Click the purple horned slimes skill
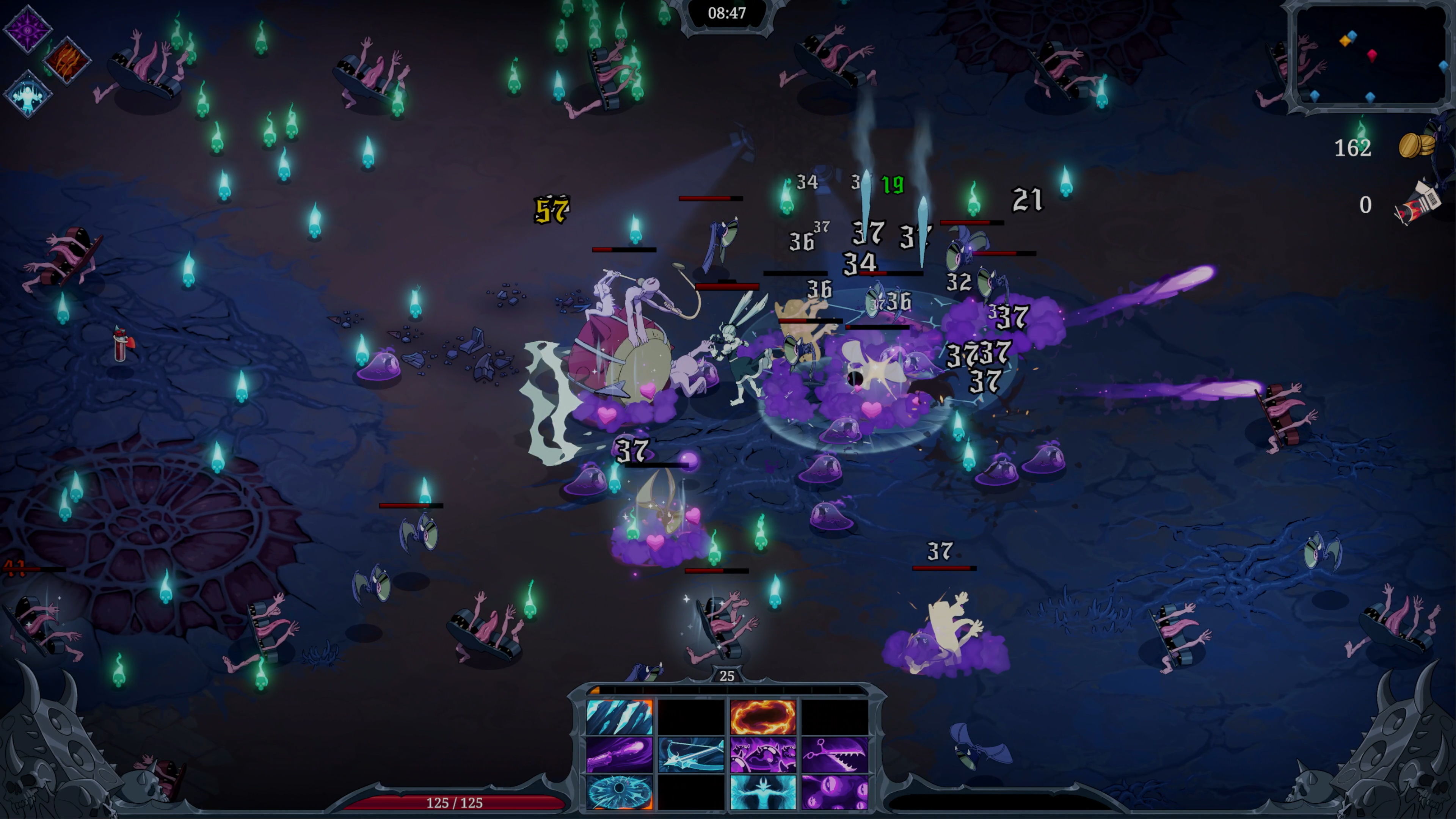The width and height of the screenshot is (1456, 819). click(x=763, y=754)
